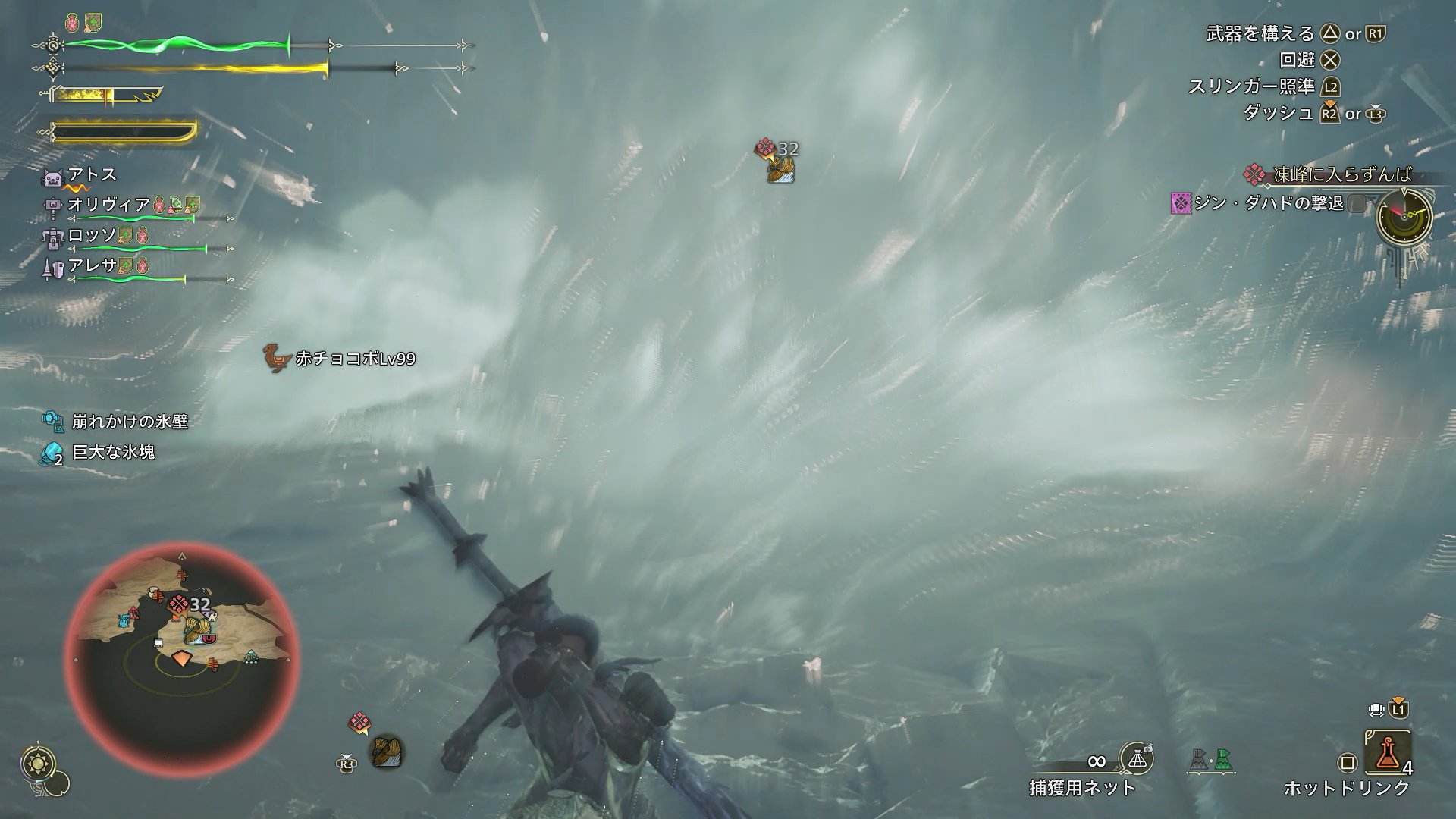Select the ジン・ダハドの撃退 objective entry
The height and width of the screenshot is (819, 1456).
pyautogui.click(x=1269, y=203)
